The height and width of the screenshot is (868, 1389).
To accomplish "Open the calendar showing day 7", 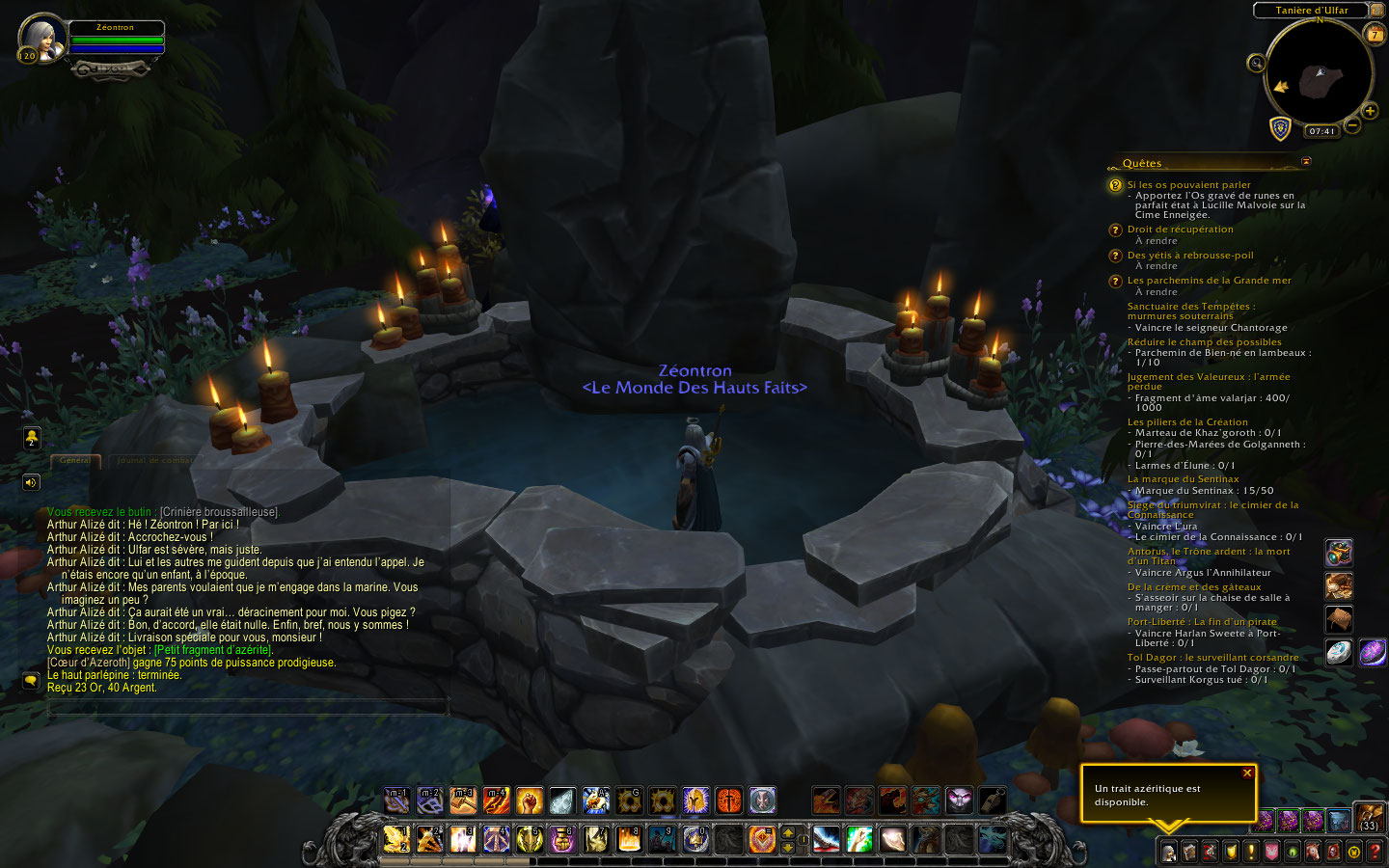I will [x=1375, y=34].
